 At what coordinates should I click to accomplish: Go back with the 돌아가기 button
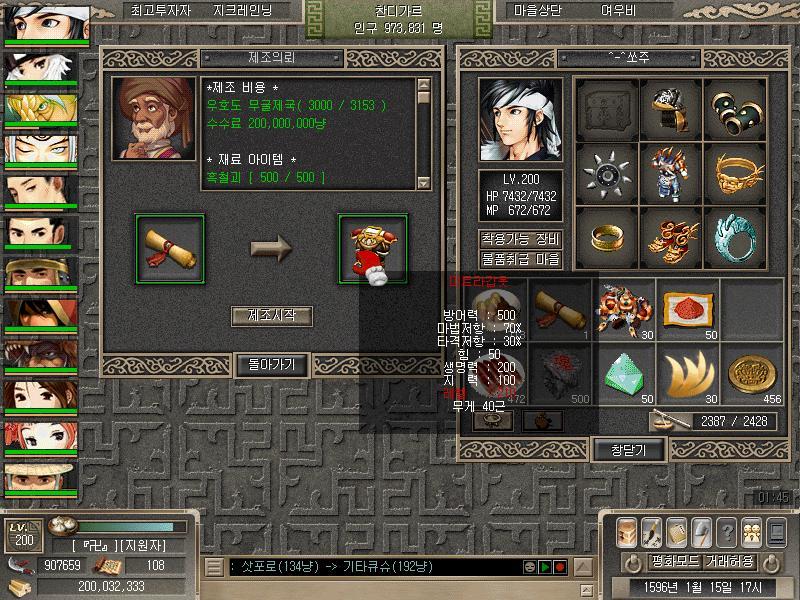tap(271, 365)
